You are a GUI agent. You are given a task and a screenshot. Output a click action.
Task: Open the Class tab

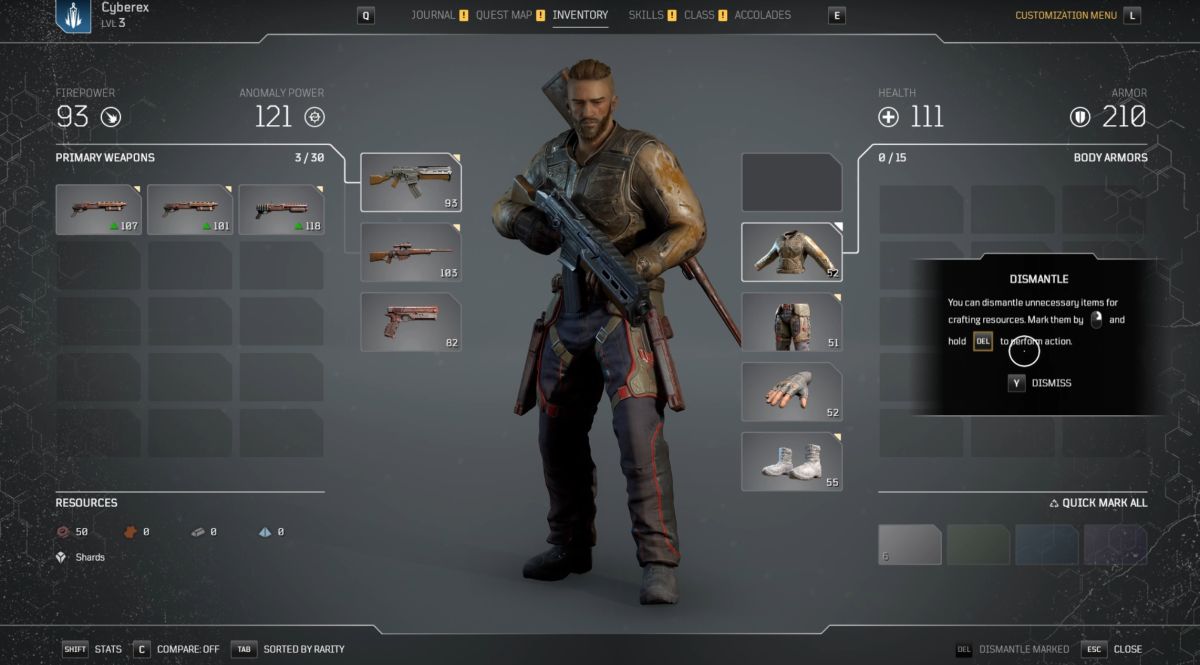pos(699,15)
